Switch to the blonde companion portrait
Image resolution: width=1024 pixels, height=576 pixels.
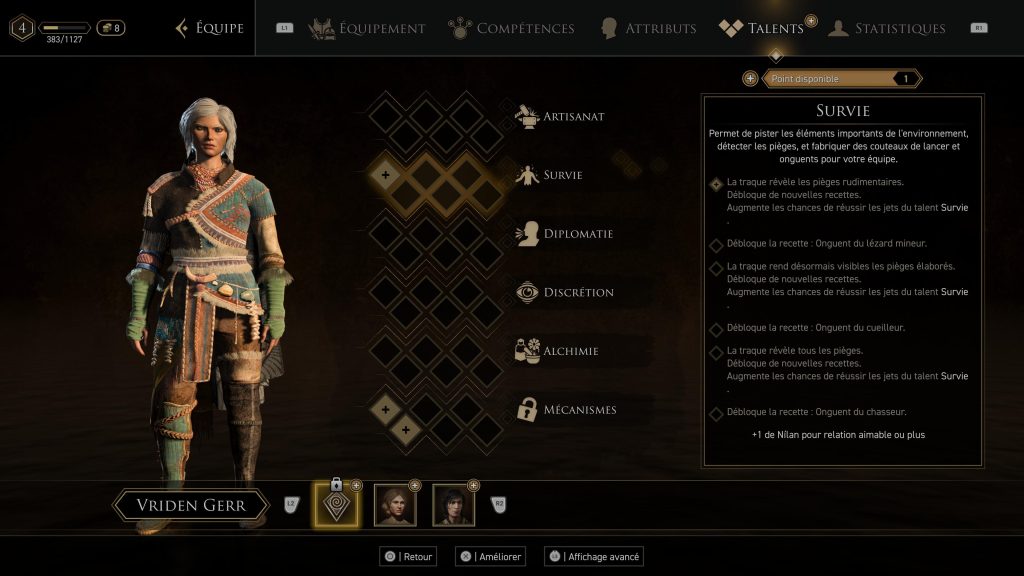(394, 506)
